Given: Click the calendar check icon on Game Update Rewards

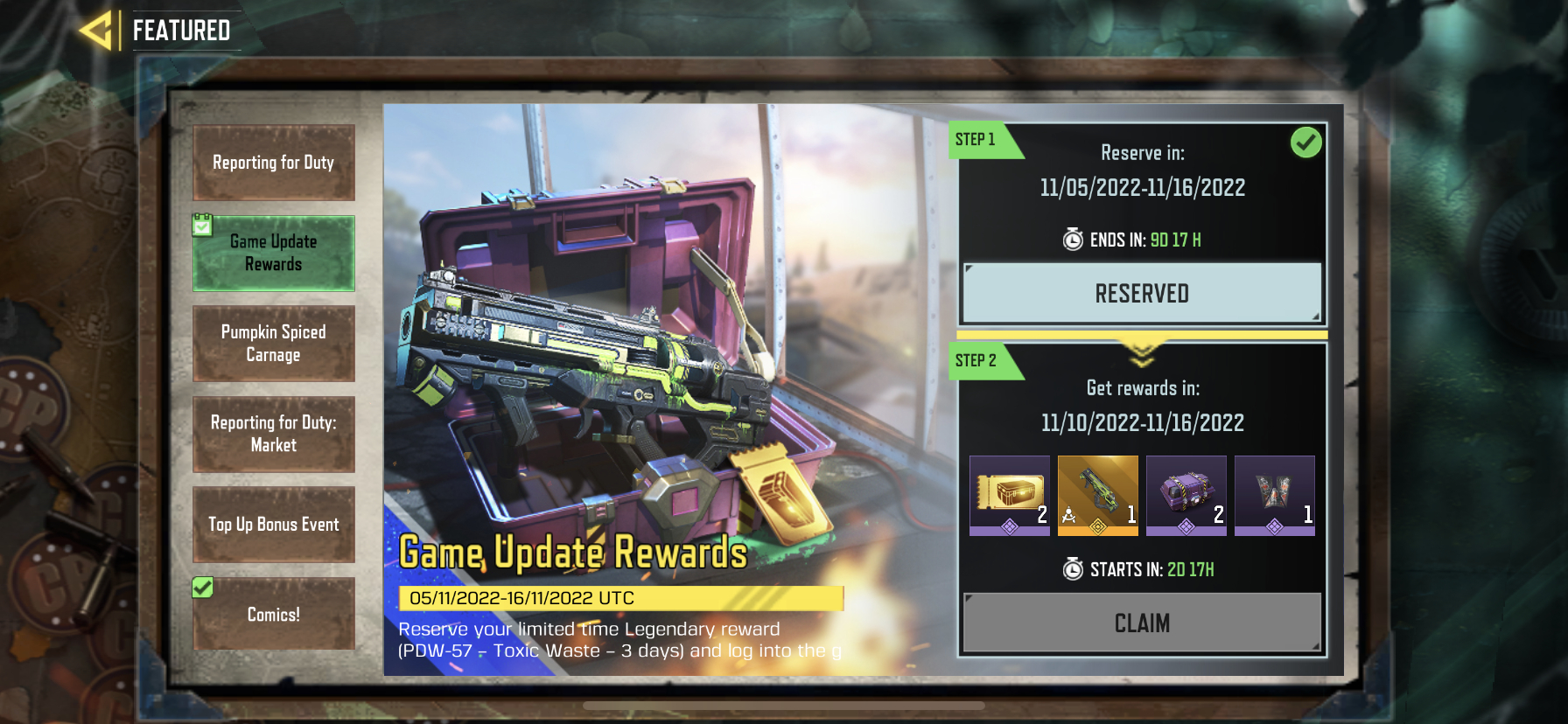Looking at the screenshot, I should tap(203, 224).
